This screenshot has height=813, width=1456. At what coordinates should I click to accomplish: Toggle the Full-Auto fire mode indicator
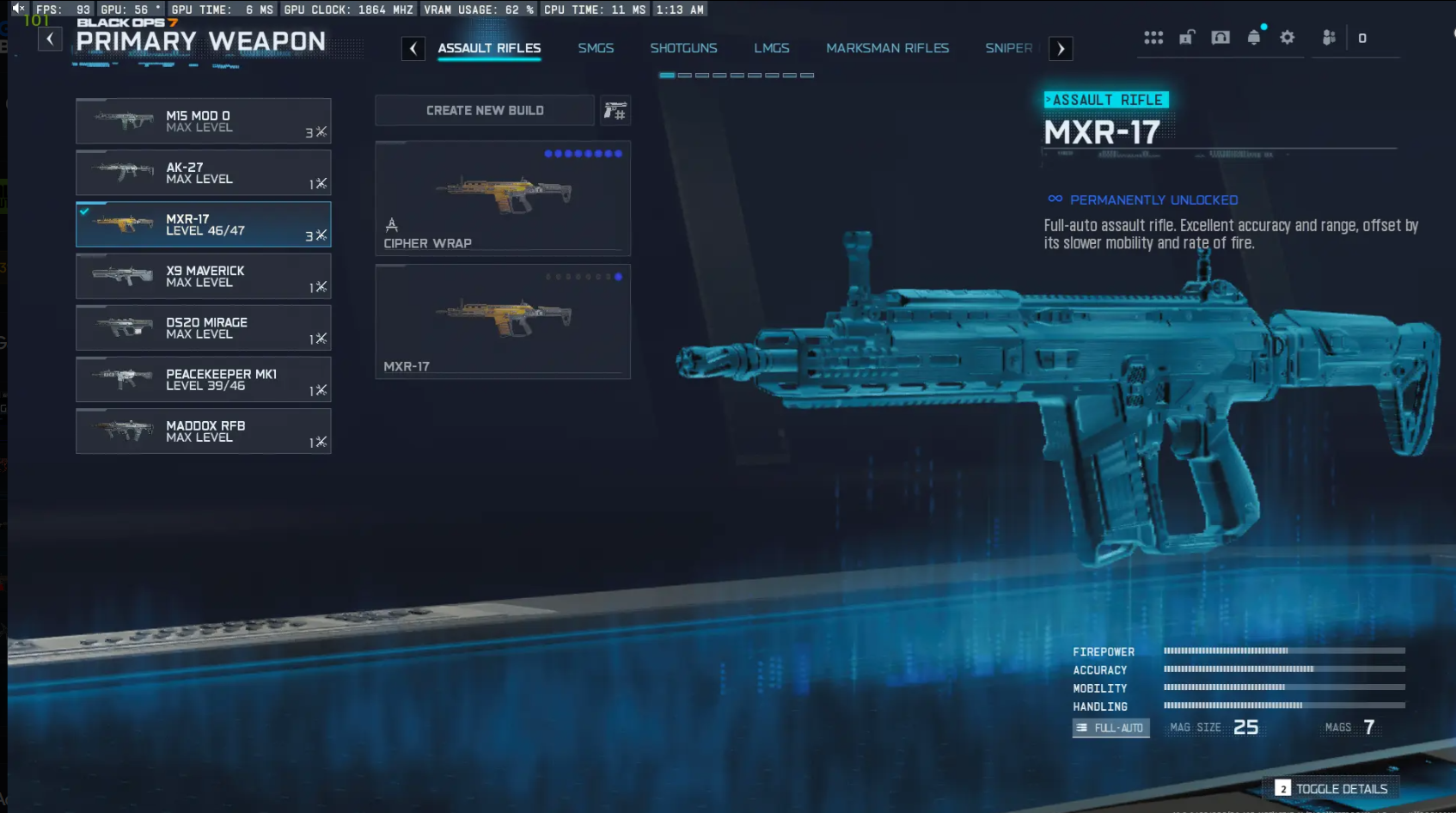tap(1110, 727)
